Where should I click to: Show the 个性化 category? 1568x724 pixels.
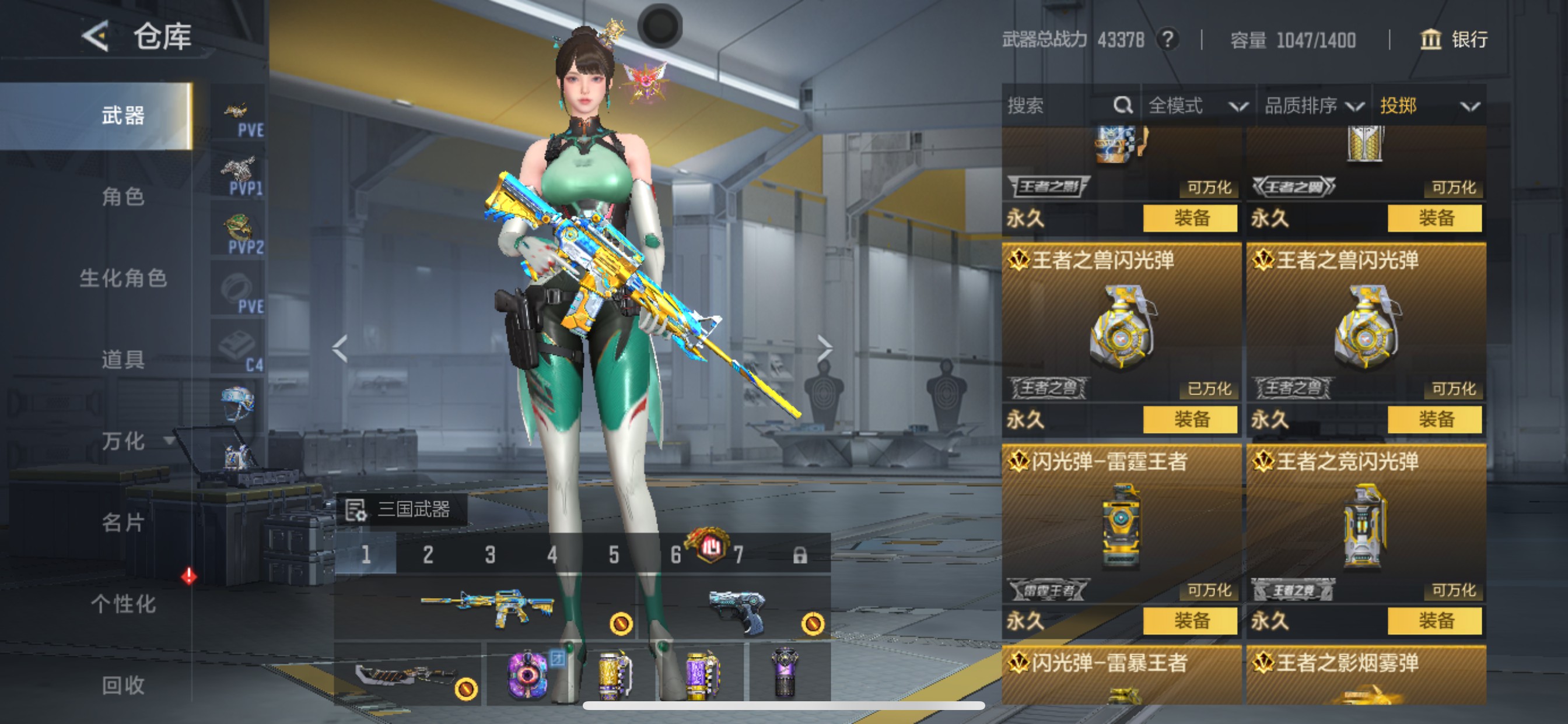[123, 604]
